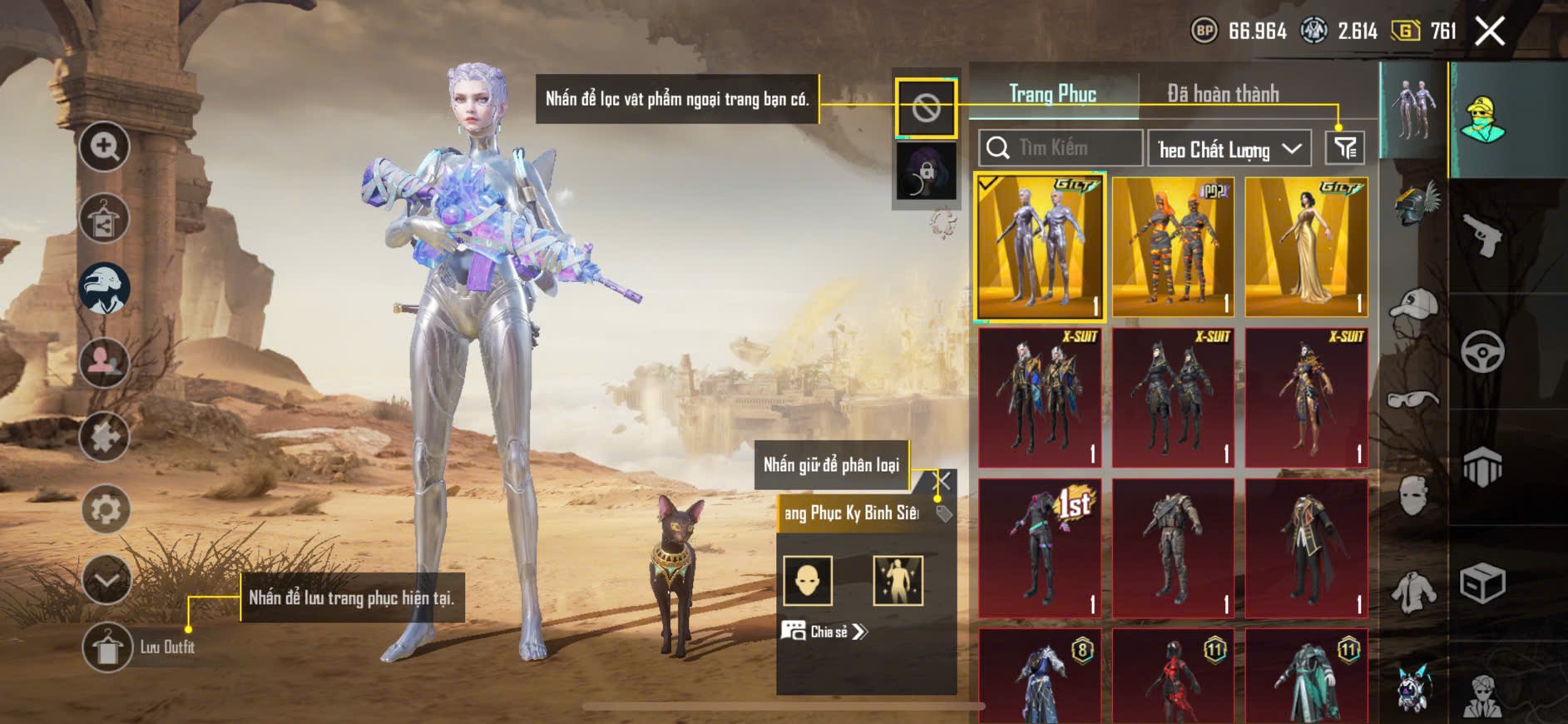Open the gear settings icon
Image resolution: width=1568 pixels, height=724 pixels.
(106, 508)
